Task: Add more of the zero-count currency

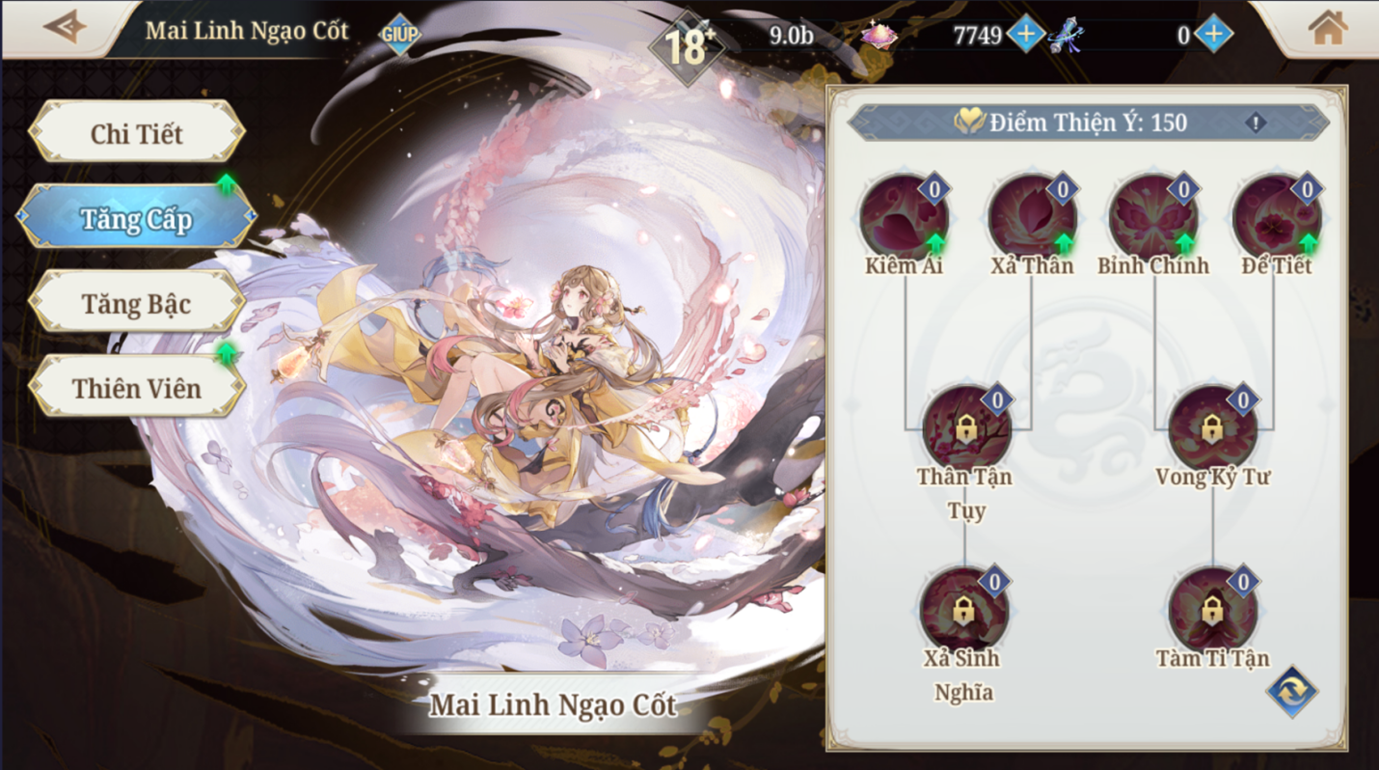Action: pyautogui.click(x=1213, y=34)
